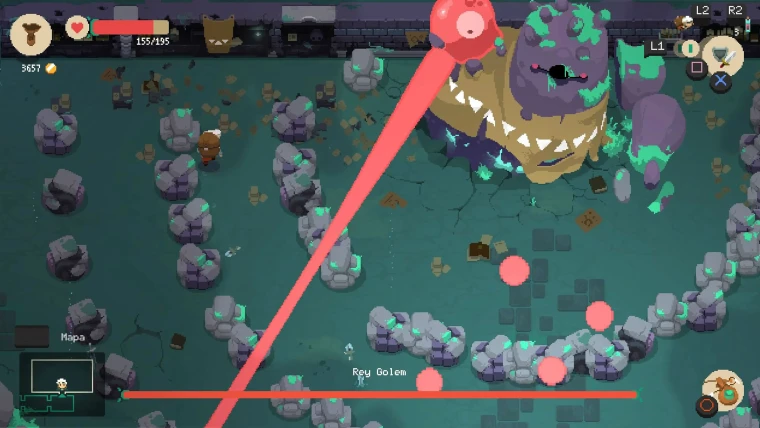Select the green potion slot
This screenshot has width=760, height=428.
[690, 48]
